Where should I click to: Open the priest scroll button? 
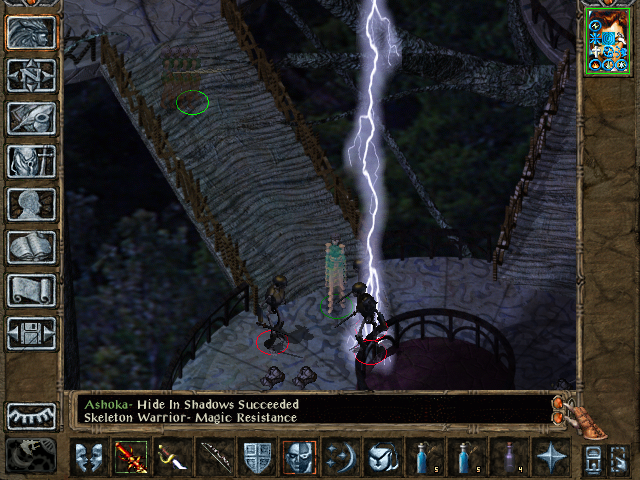[31, 290]
